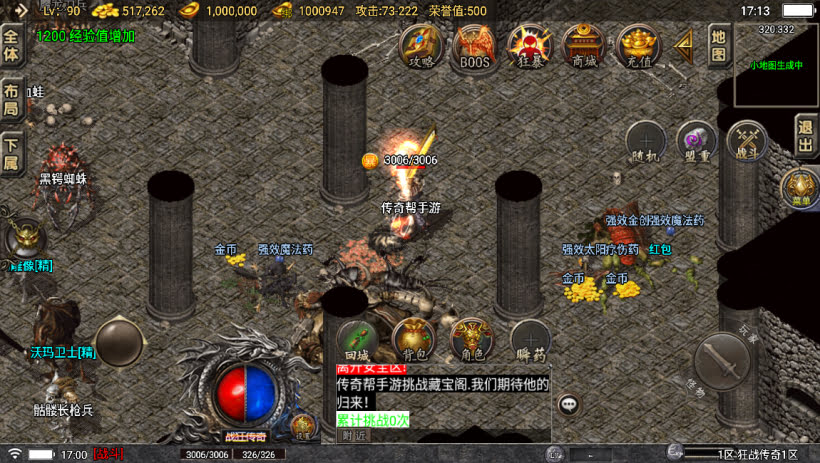
Task: Open the 充值 recharge gold ingot icon
Action: click(x=637, y=45)
